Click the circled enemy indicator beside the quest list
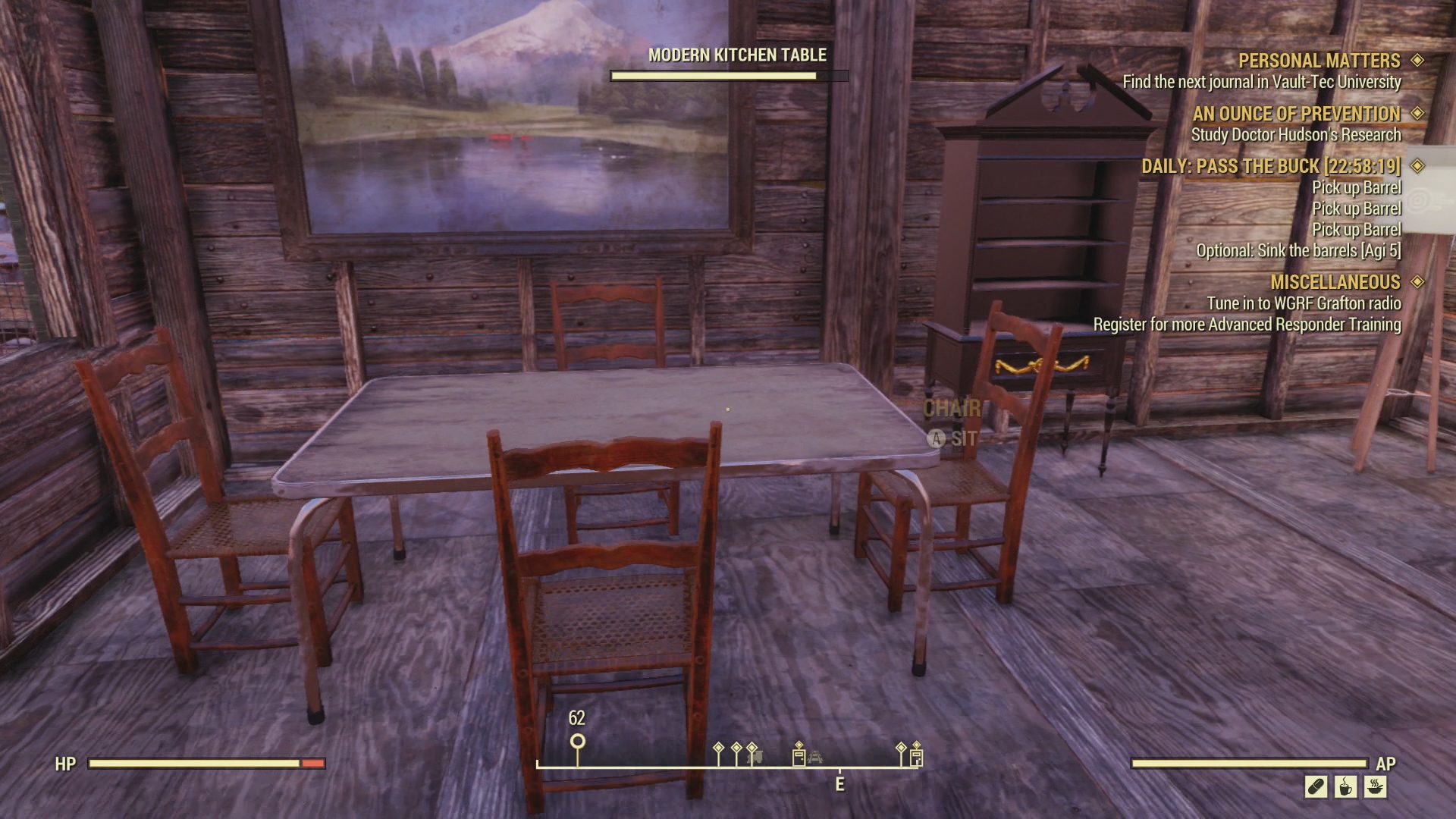Viewport: 1456px width, 819px height. 1420,199
